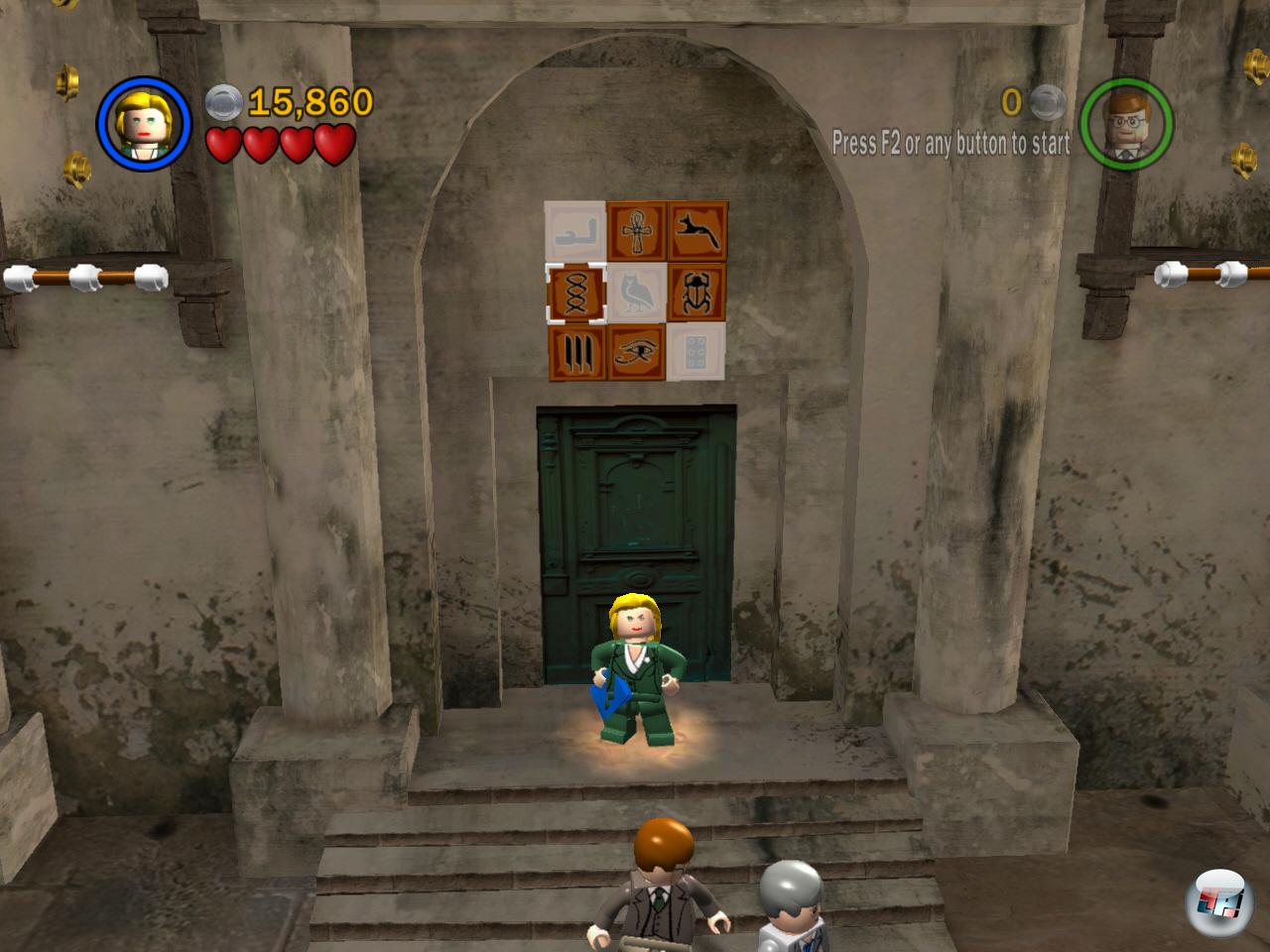Select the twisted rope hieroglyph tile

[575, 294]
